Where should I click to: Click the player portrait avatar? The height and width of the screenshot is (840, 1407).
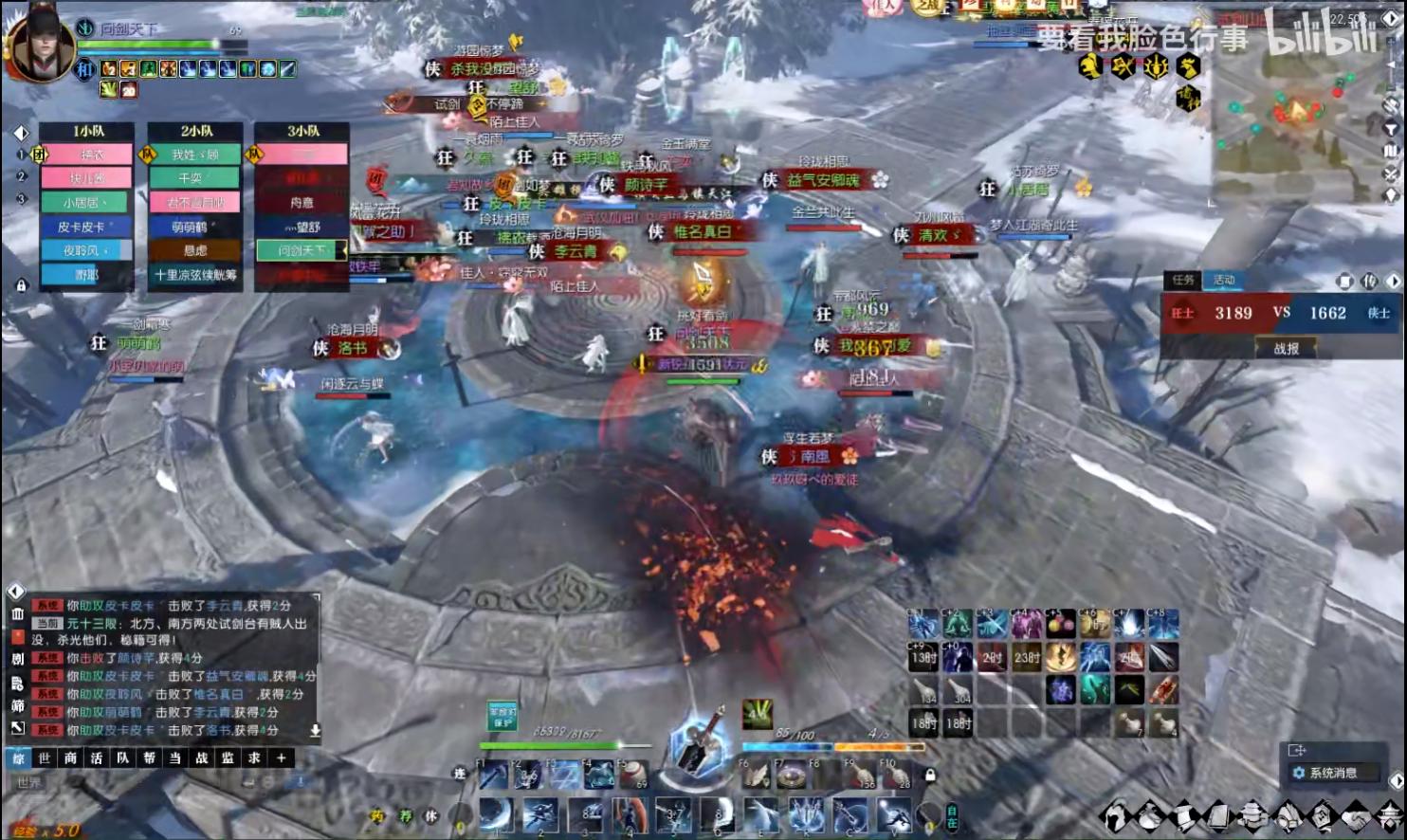(x=40, y=43)
